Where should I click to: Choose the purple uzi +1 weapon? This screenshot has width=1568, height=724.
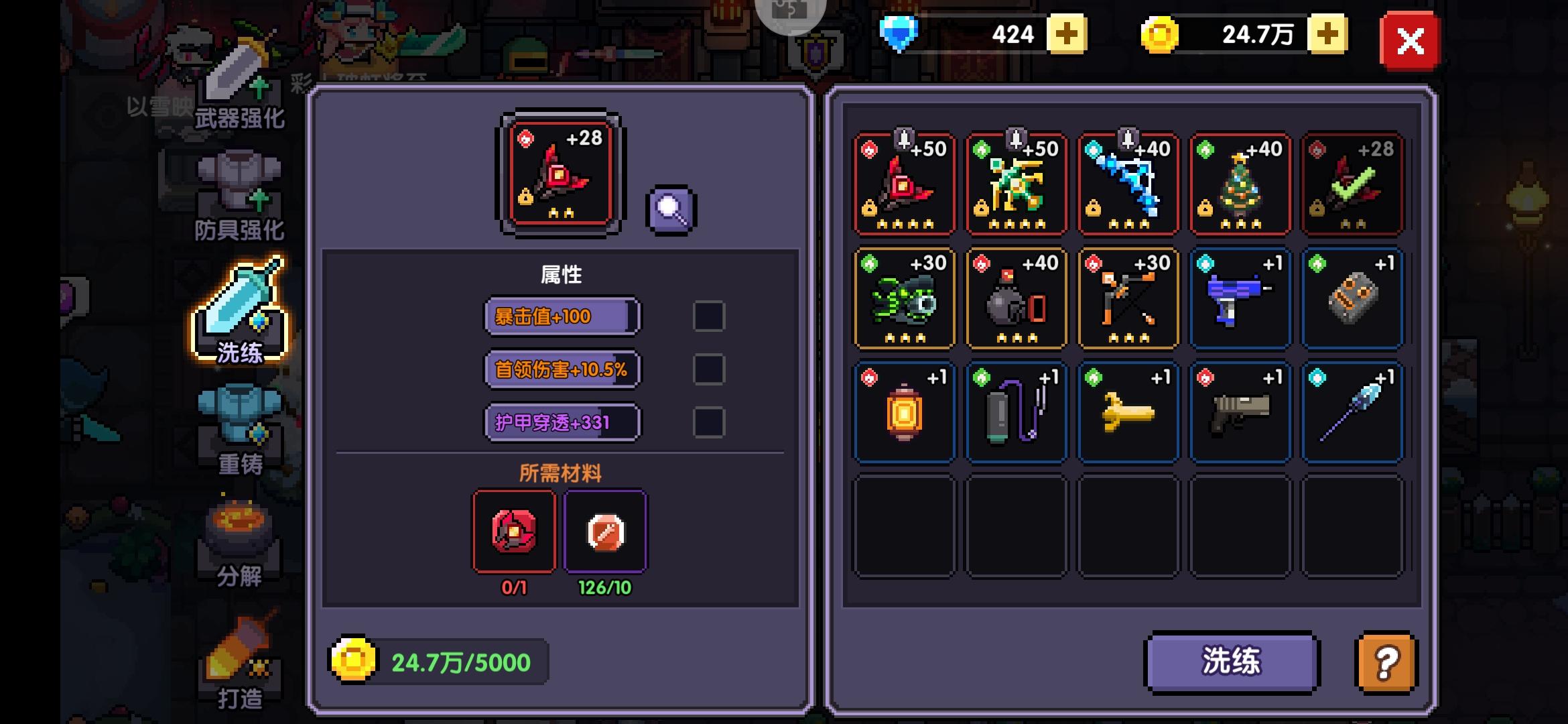[x=1240, y=298]
